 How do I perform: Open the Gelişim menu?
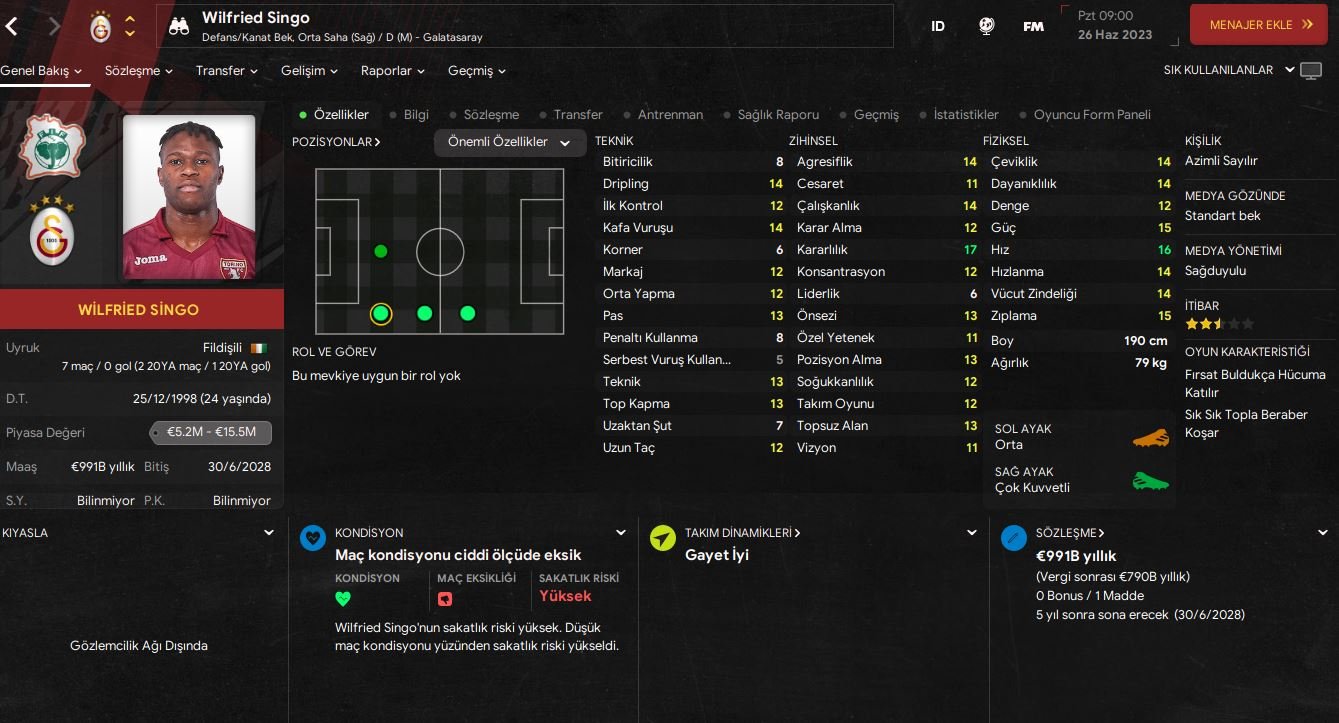click(309, 71)
